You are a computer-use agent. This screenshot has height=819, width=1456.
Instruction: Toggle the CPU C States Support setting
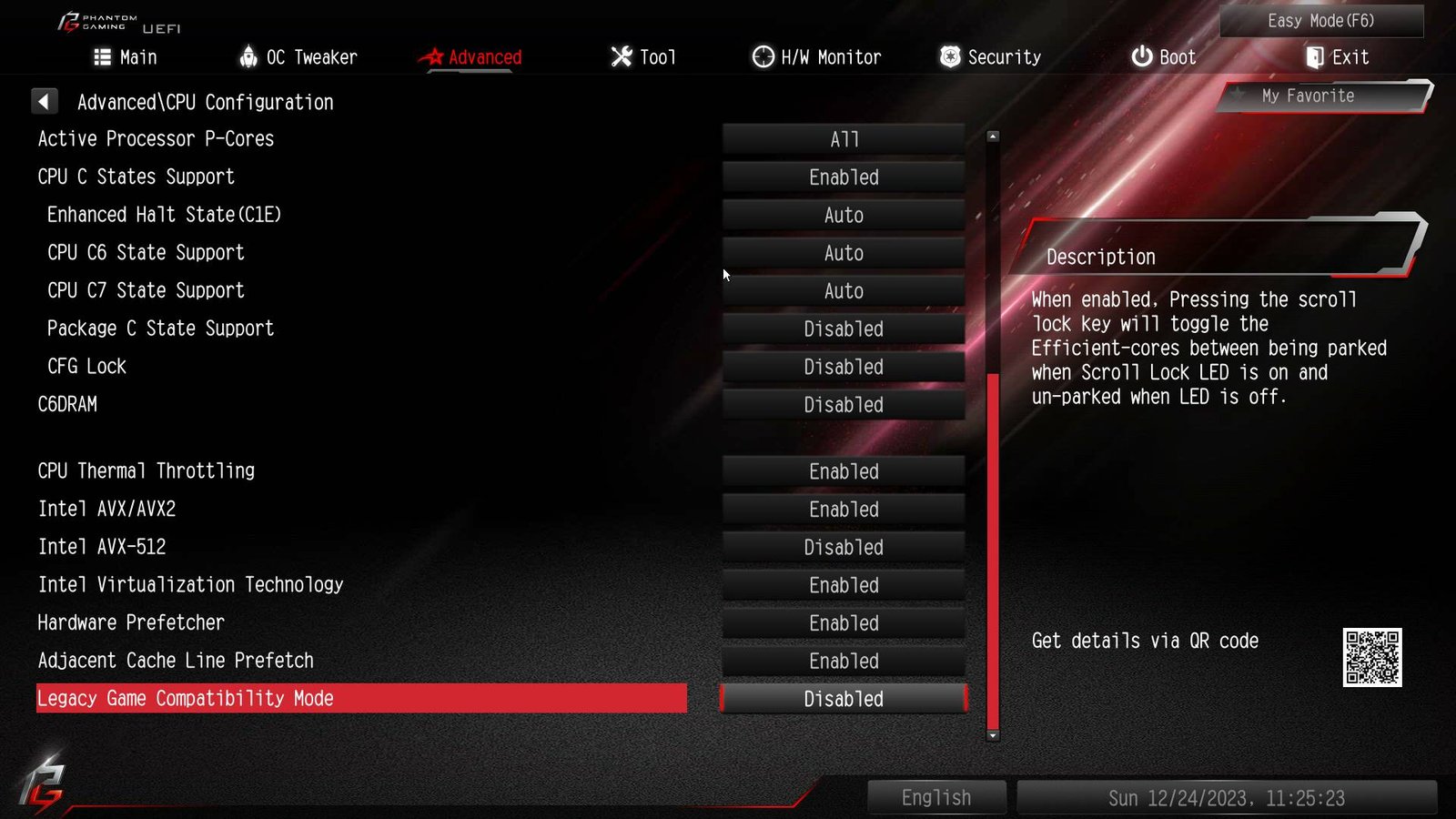844,177
